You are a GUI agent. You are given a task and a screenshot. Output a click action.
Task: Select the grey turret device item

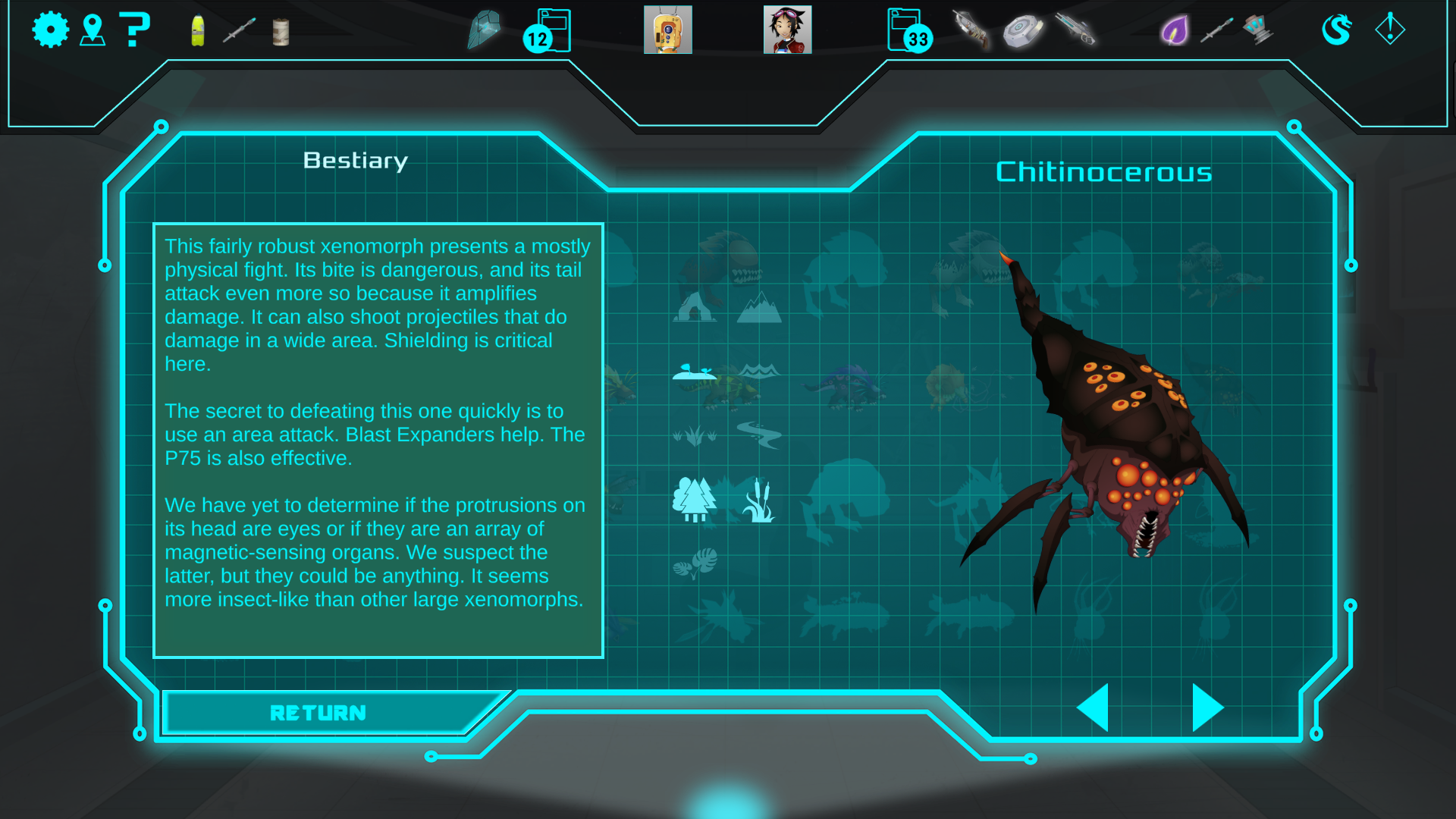1258,30
